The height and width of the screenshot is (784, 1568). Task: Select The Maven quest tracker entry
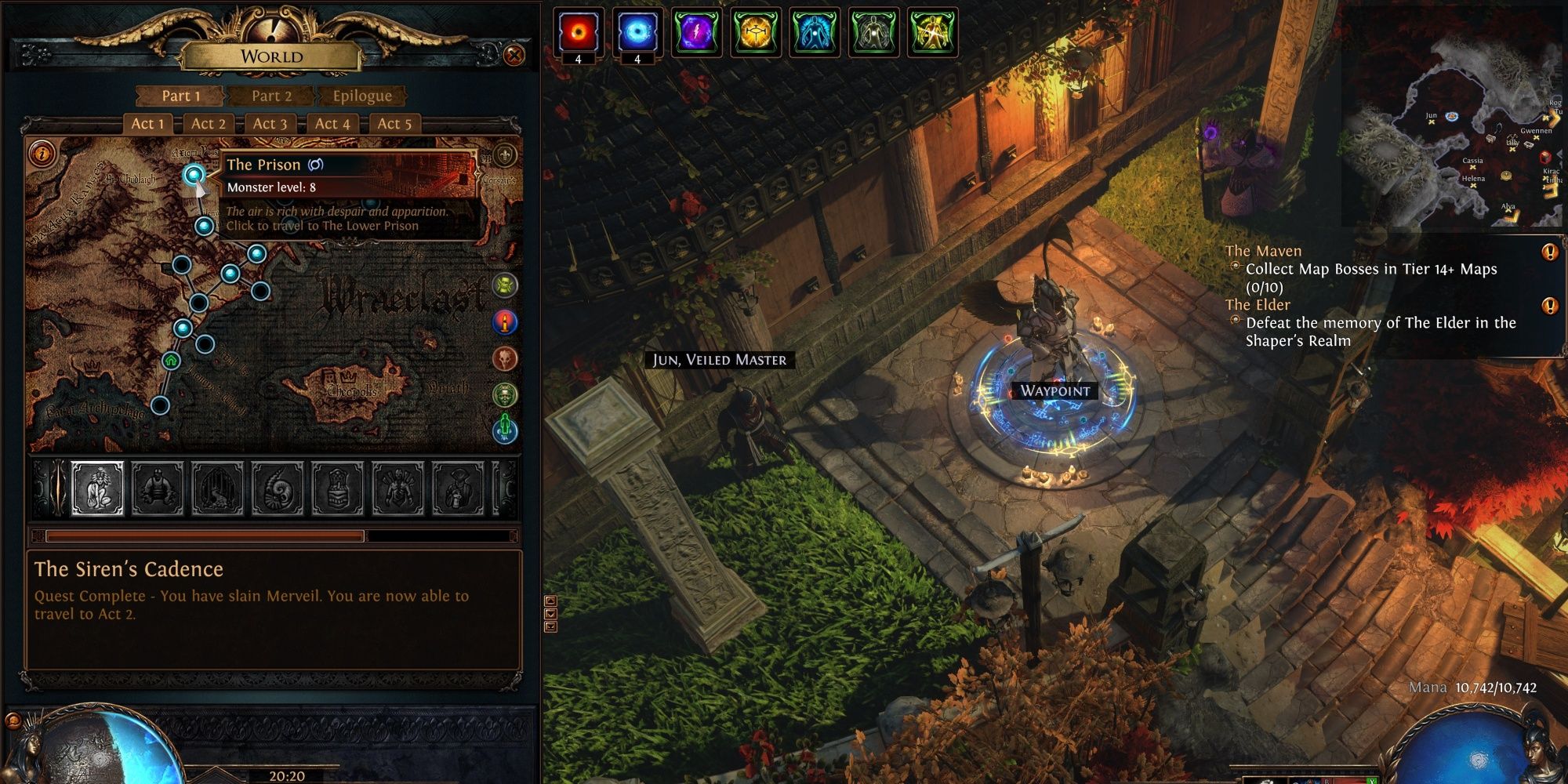click(x=1263, y=251)
